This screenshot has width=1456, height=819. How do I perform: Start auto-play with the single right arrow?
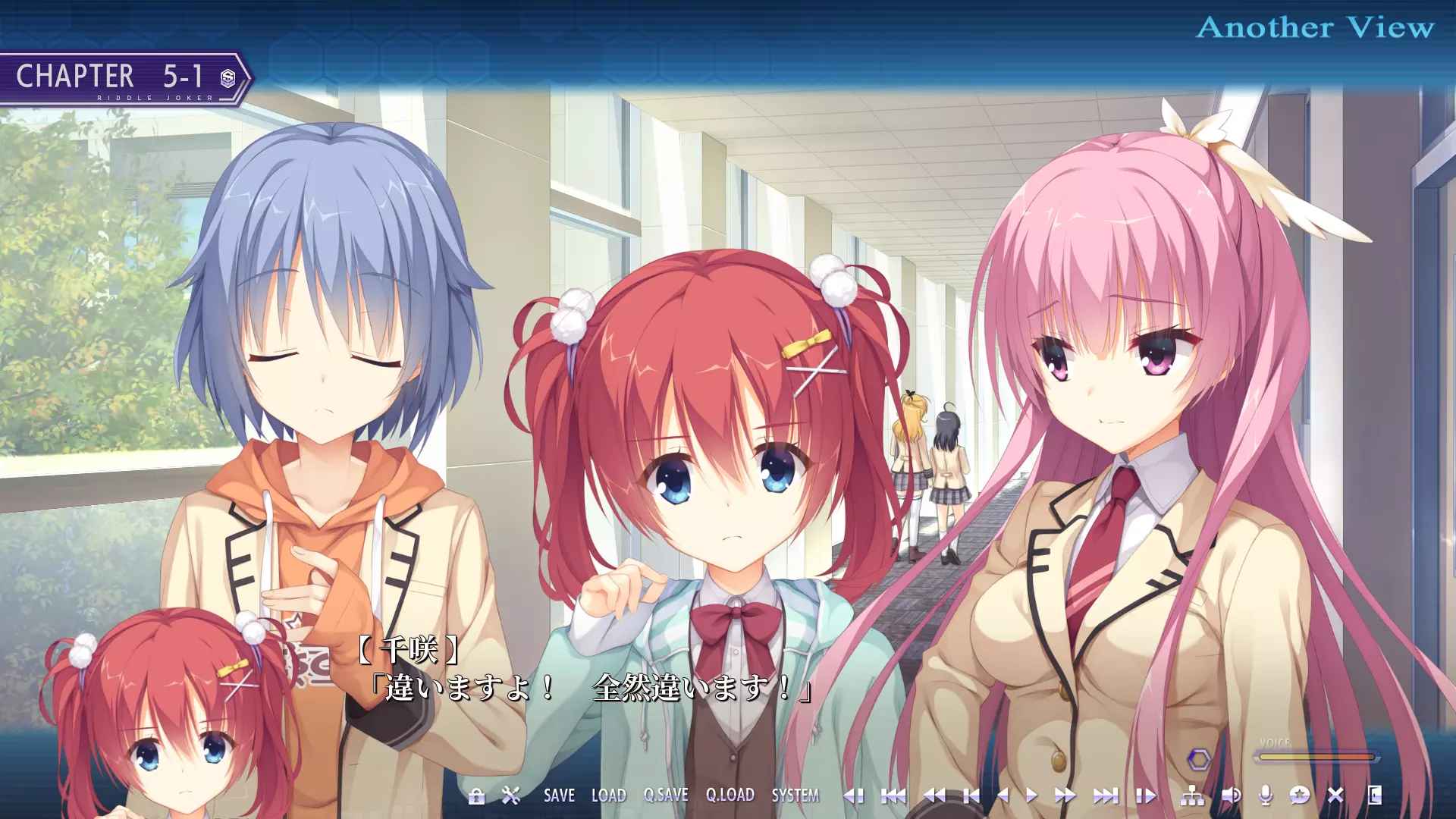tap(1031, 795)
